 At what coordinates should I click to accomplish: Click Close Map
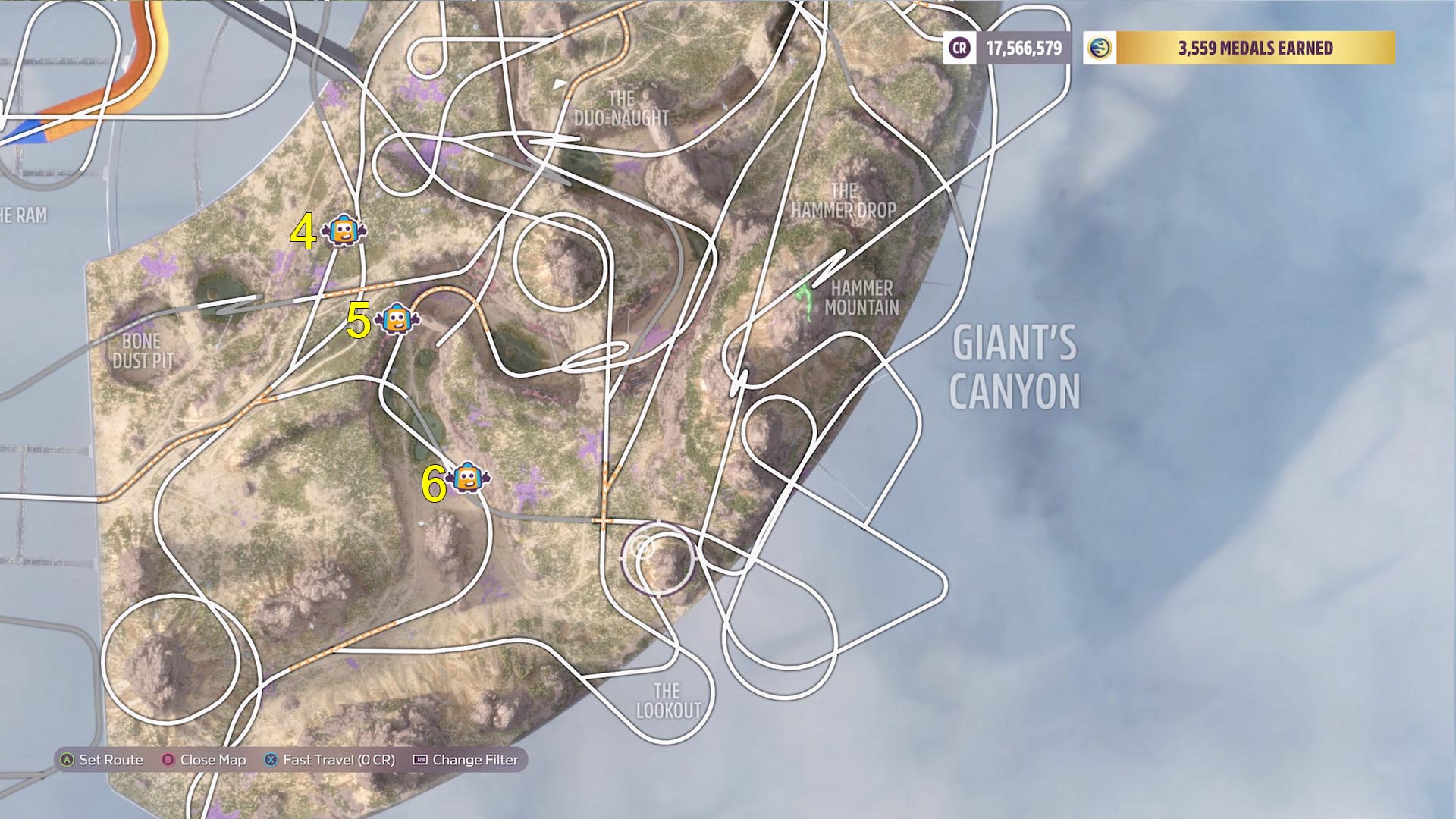point(215,759)
